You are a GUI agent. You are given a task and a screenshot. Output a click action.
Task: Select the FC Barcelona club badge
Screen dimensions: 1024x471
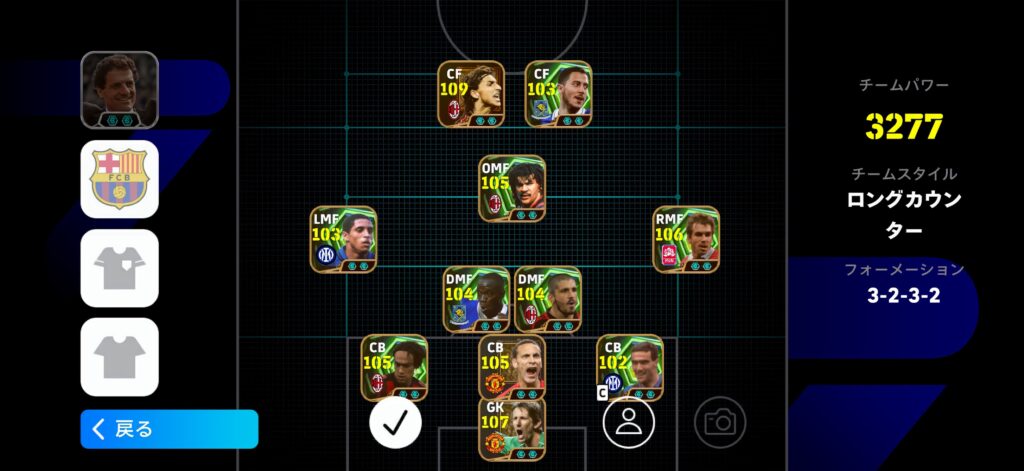coord(120,179)
